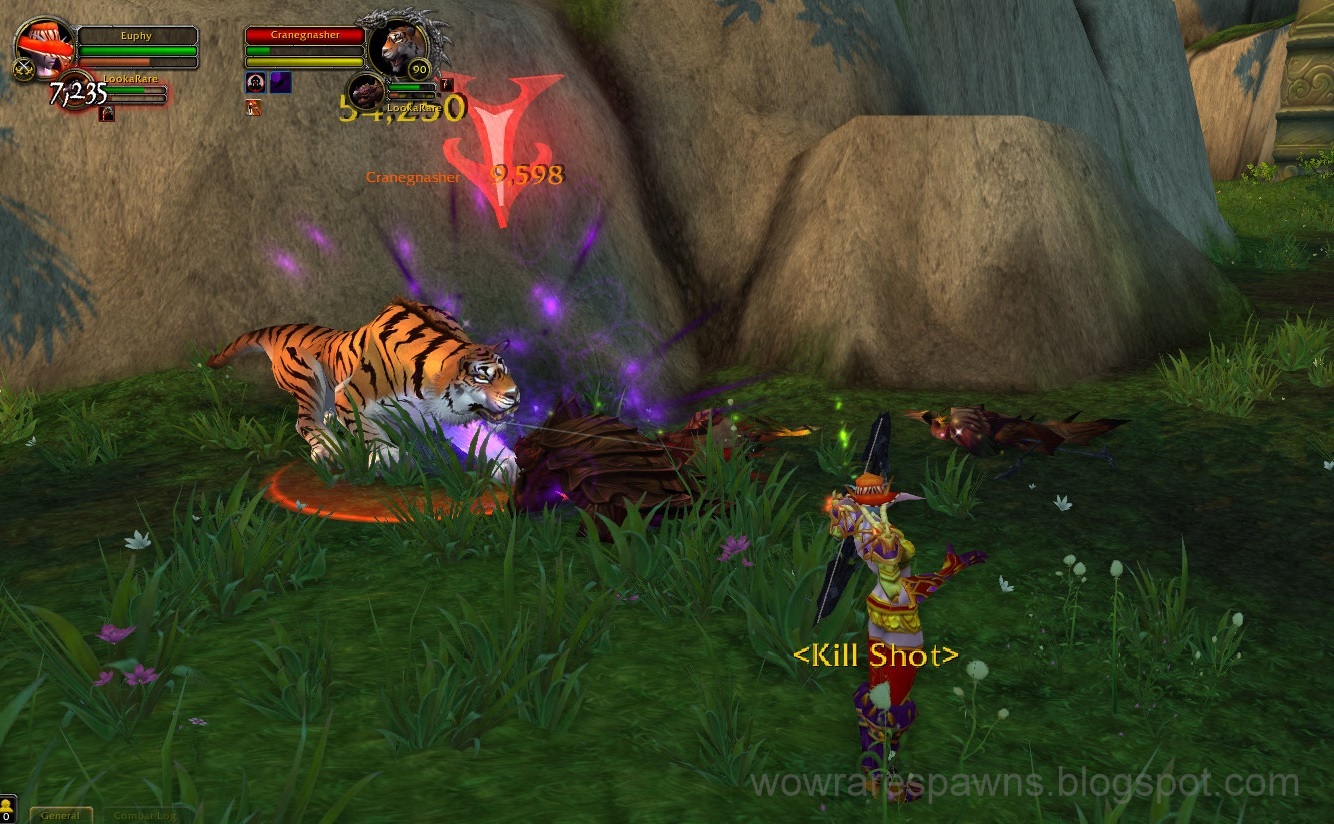Viewport: 1334px width, 824px height.
Task: Click the purple debuff icon under Cranegnasher's bars
Action: 282,82
